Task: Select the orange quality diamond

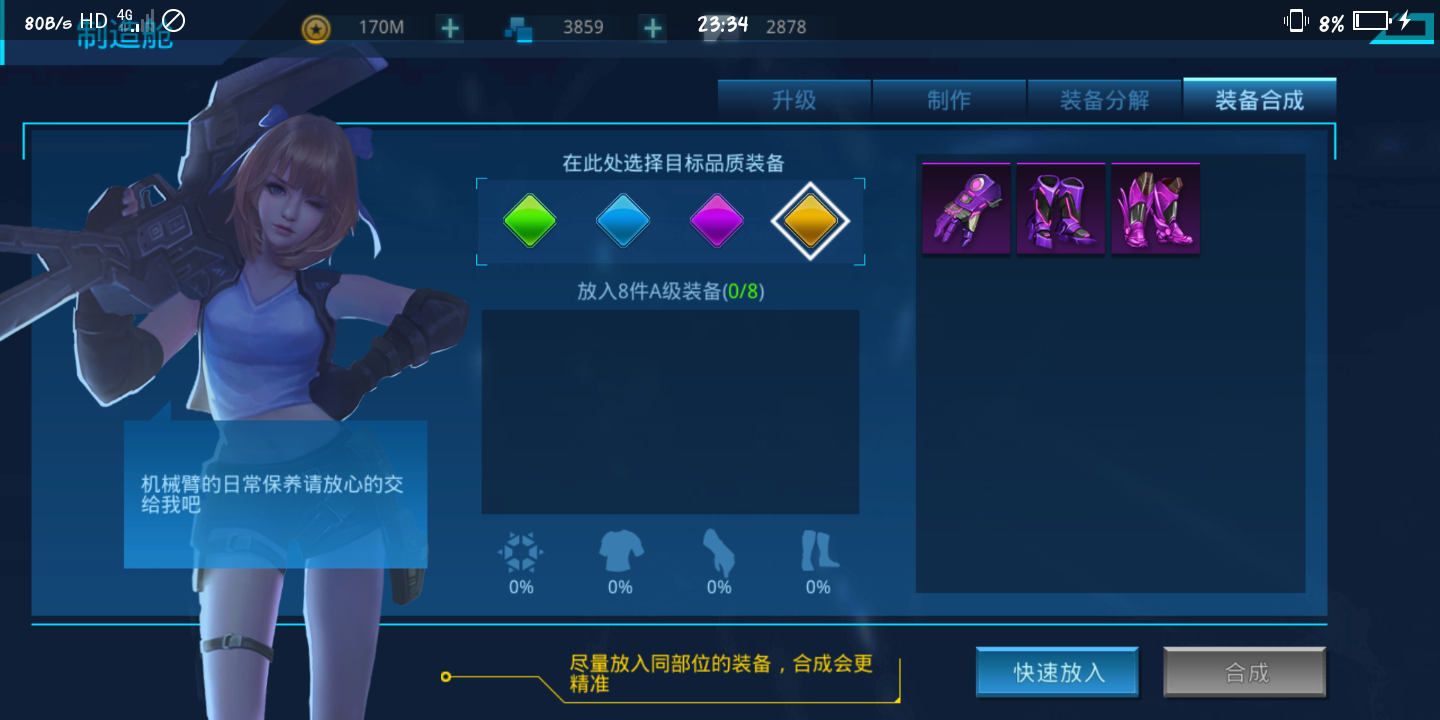Action: [811, 221]
